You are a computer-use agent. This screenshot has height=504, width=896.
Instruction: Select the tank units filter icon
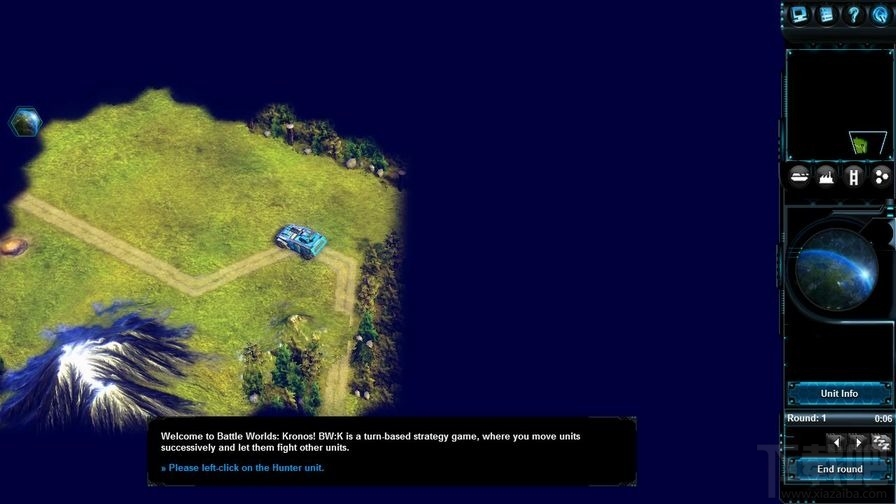coord(799,177)
